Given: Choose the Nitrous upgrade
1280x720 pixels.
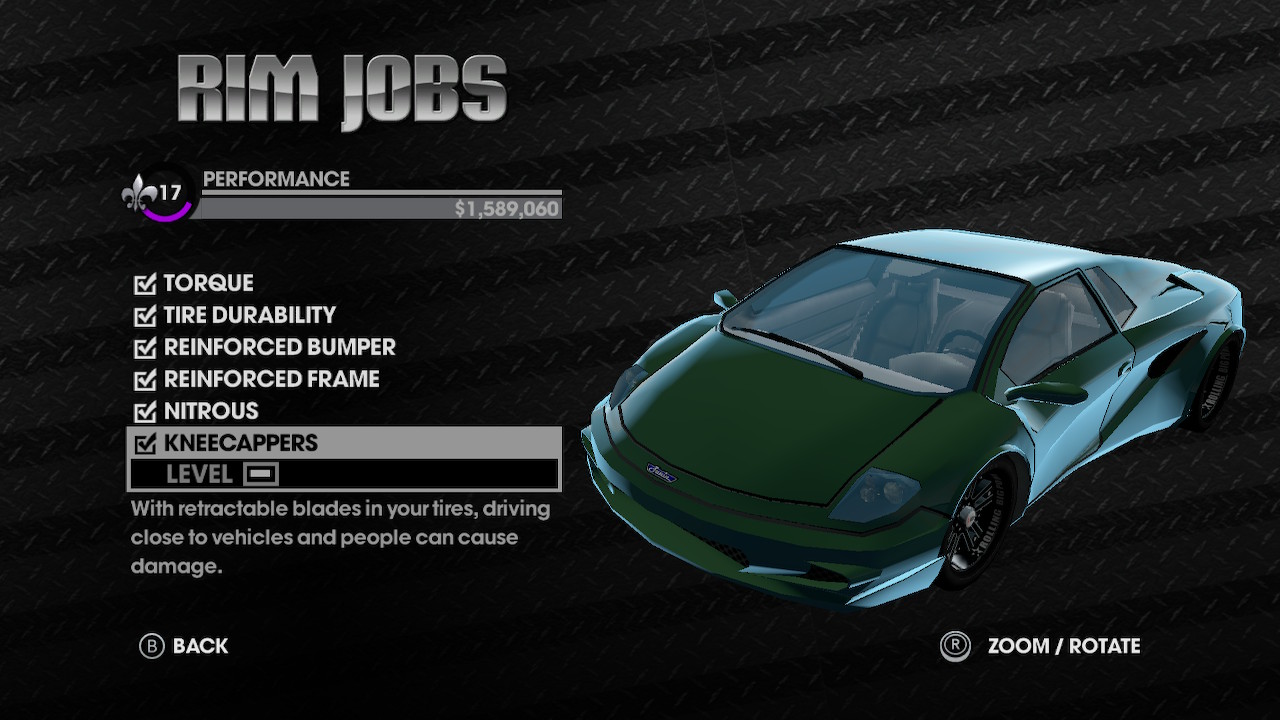Looking at the screenshot, I should click(210, 411).
